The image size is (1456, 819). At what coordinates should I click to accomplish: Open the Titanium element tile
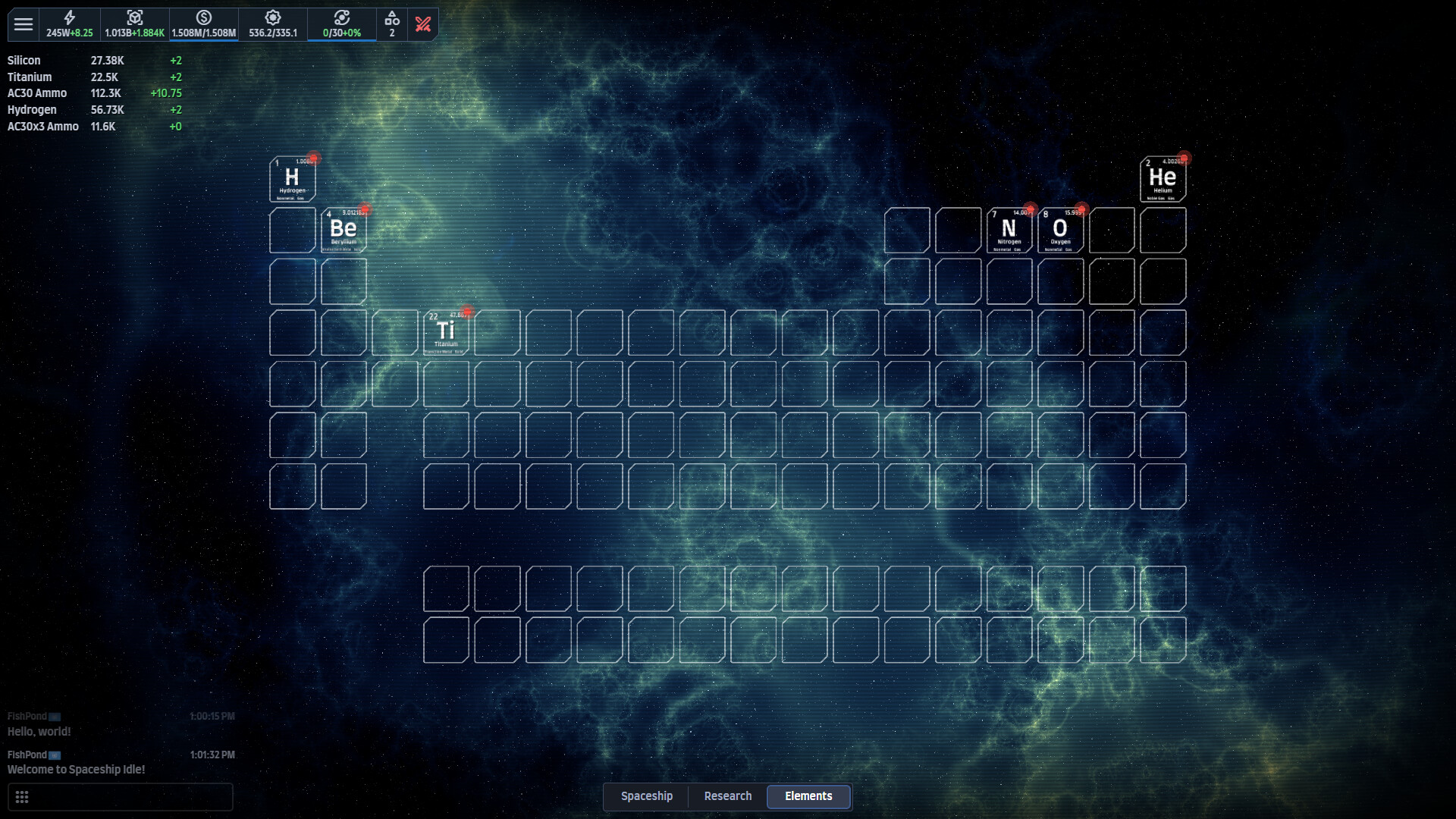(446, 332)
